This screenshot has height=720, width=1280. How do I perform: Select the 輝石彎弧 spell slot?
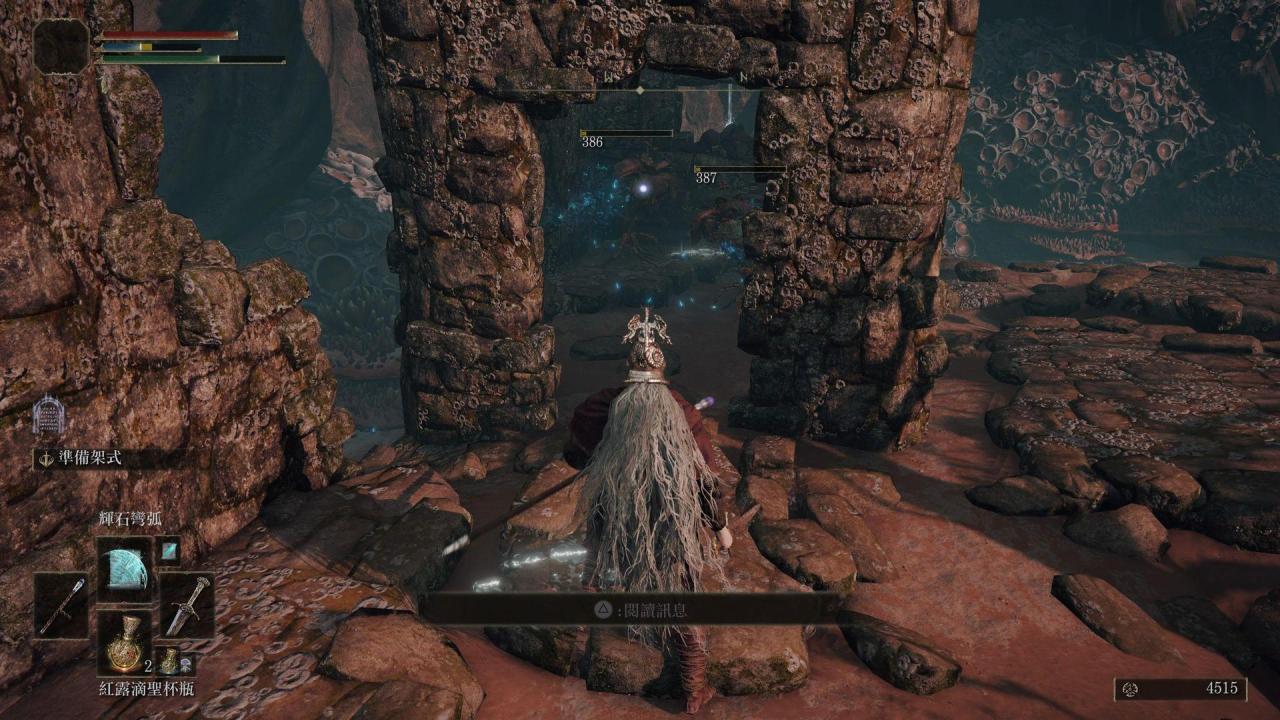(125, 569)
